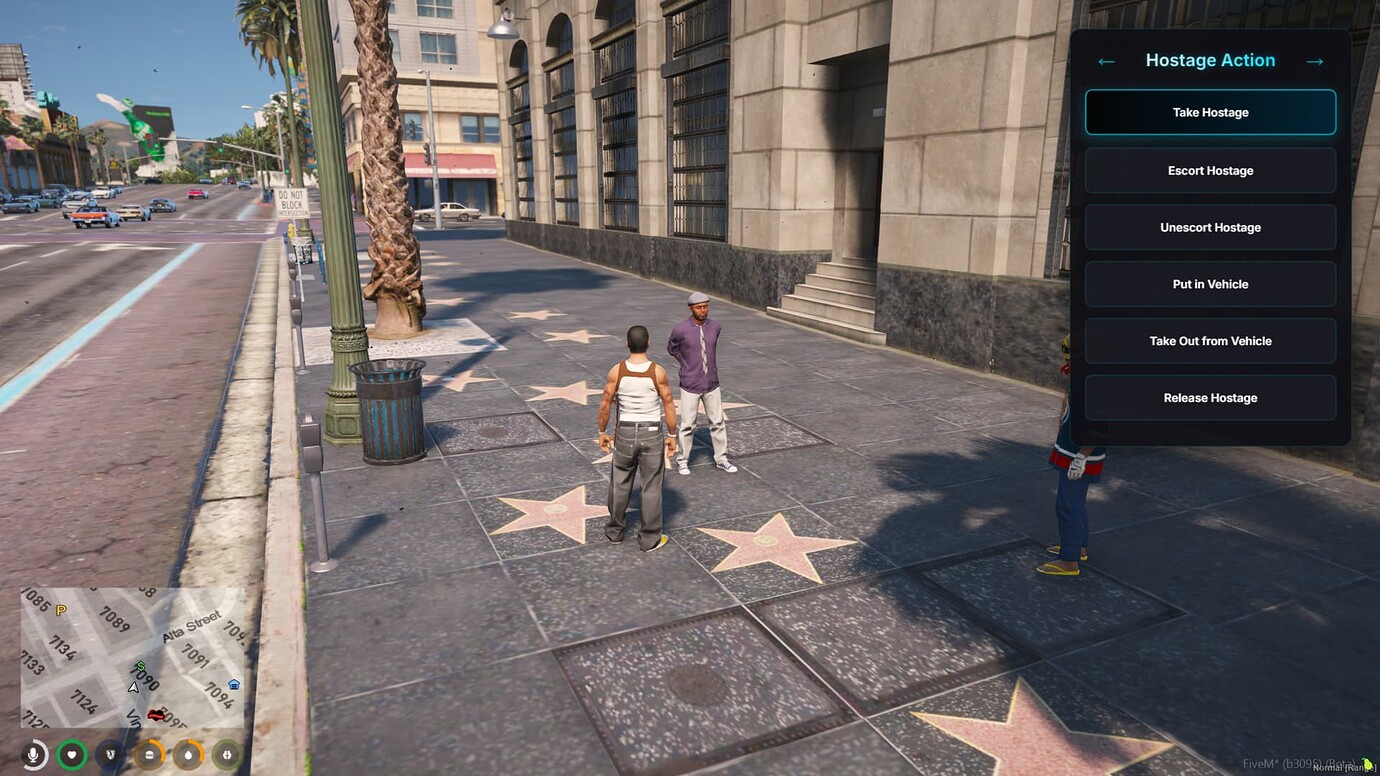Click the Hostage Action panel title
The image size is (1380, 776).
1210,60
